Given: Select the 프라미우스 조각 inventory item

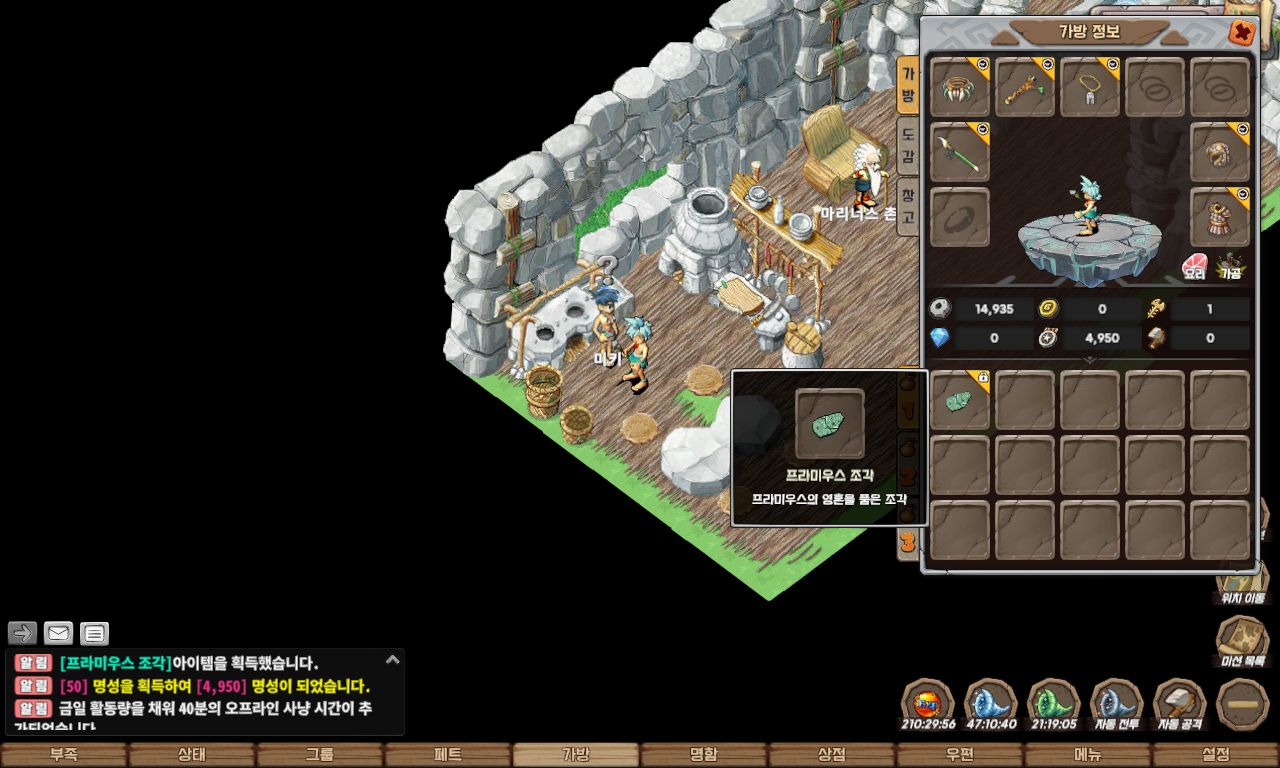Looking at the screenshot, I should [x=960, y=401].
